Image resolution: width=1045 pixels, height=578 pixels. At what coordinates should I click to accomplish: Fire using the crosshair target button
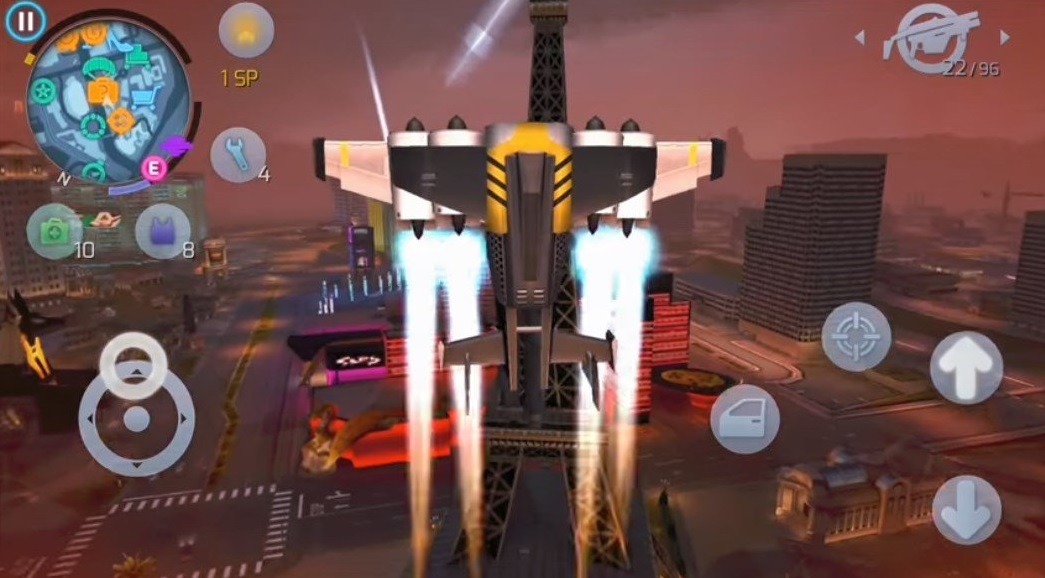tap(856, 337)
